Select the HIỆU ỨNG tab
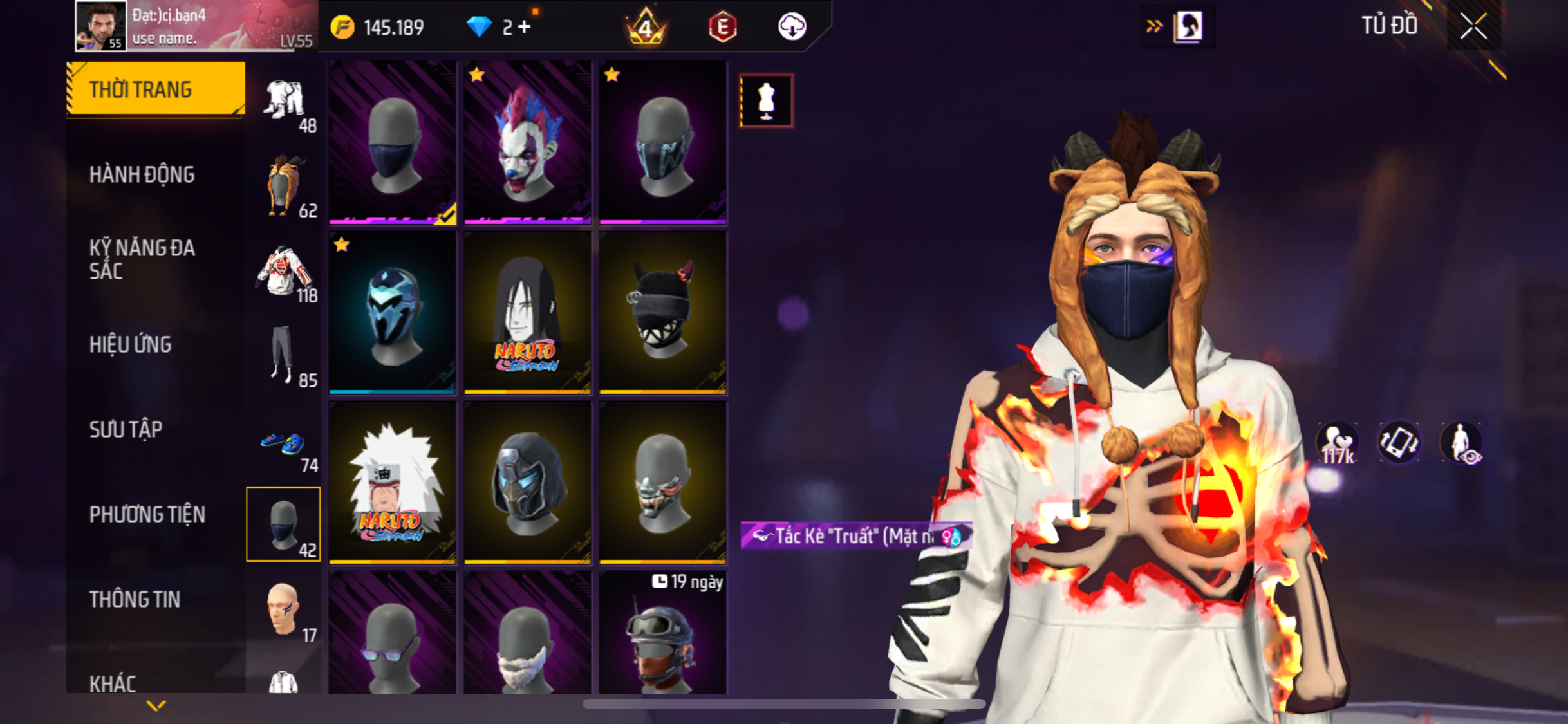1568x724 pixels. point(131,344)
